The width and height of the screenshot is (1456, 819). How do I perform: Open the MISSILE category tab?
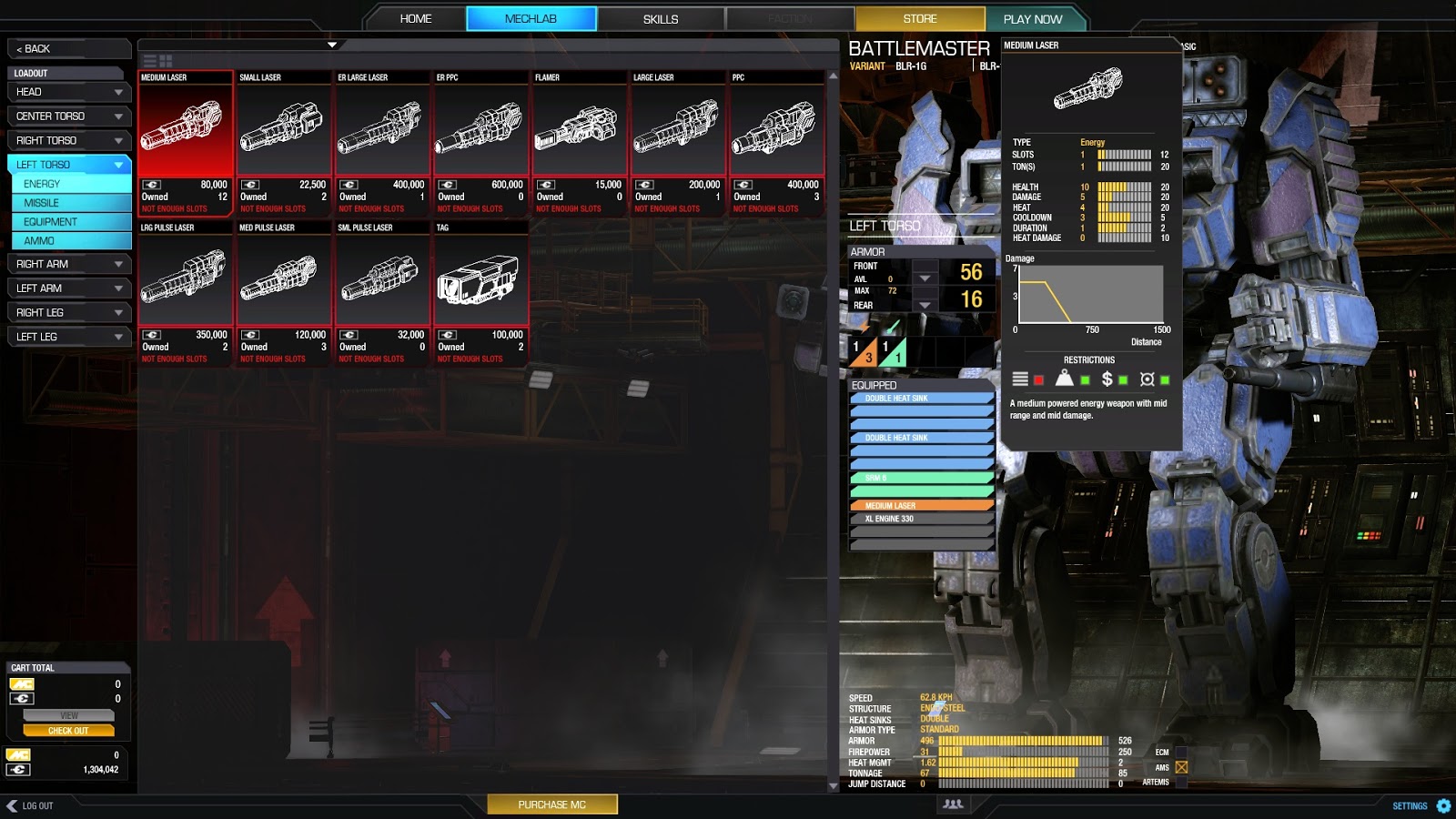(70, 202)
